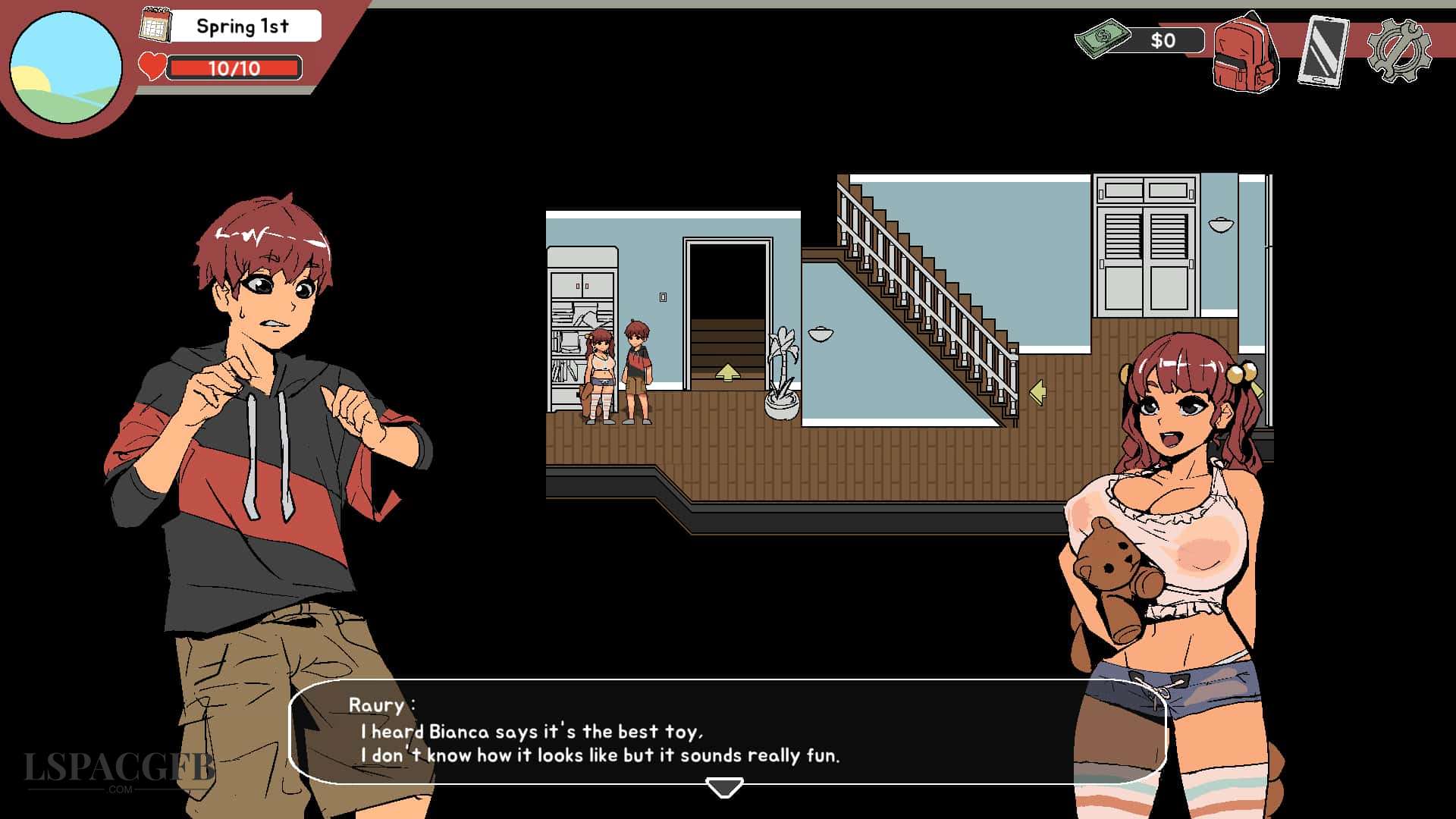Click the 10/10 health bar

pyautogui.click(x=234, y=70)
